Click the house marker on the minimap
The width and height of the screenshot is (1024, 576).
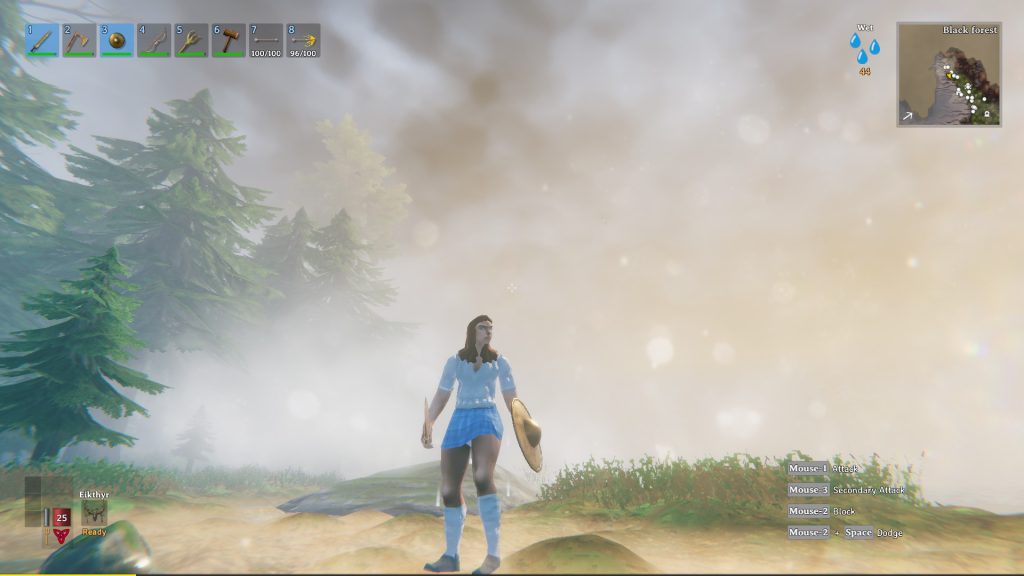pos(987,115)
